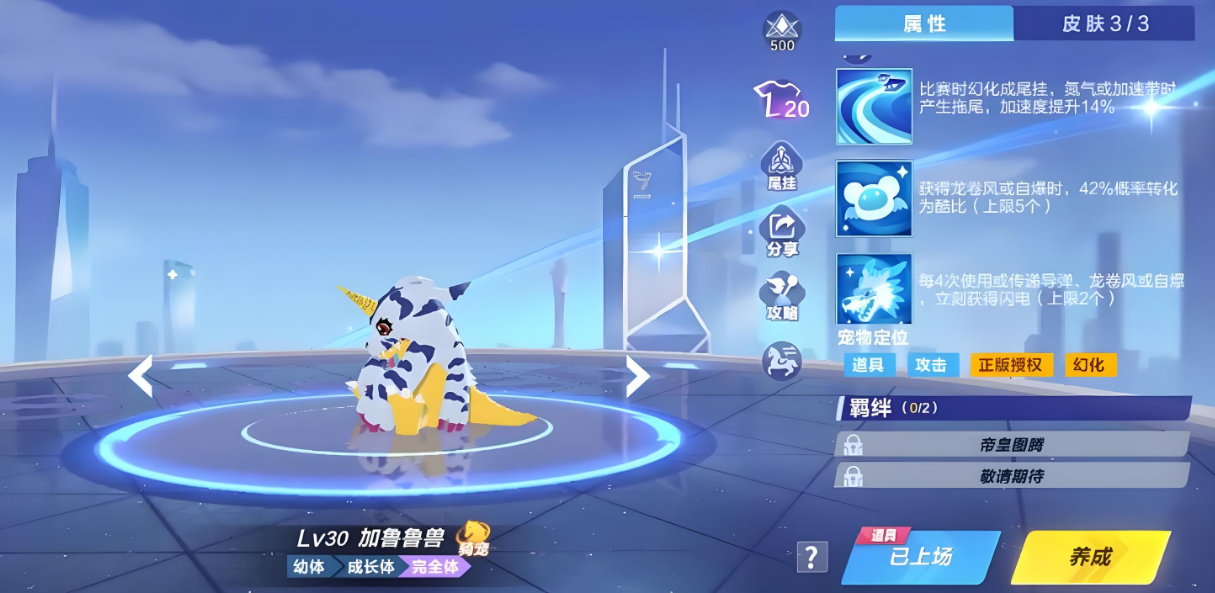Switch to the 属性 tab
The width and height of the screenshot is (1215, 593).
pyautogui.click(x=924, y=24)
